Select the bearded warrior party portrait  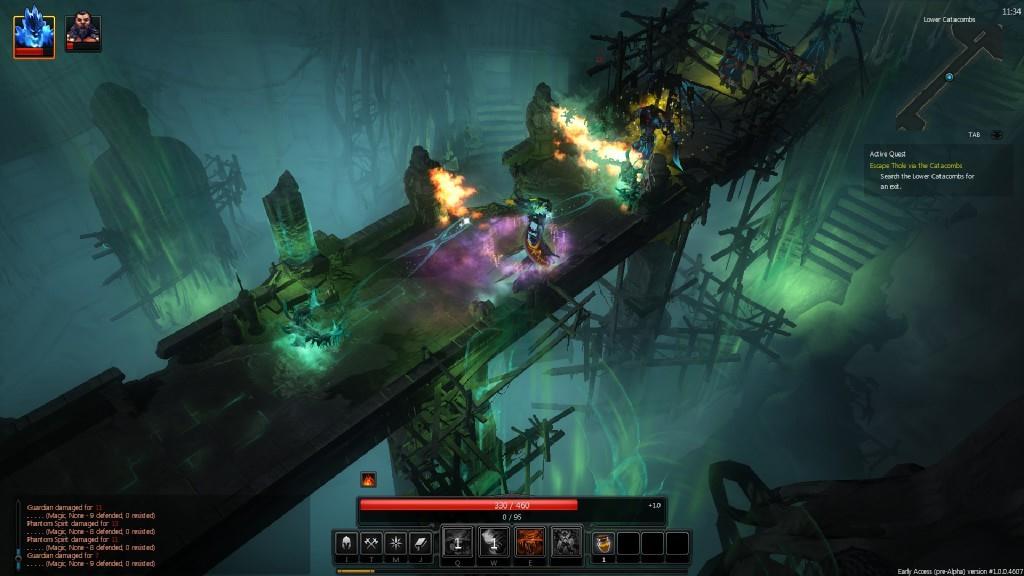click(x=83, y=31)
